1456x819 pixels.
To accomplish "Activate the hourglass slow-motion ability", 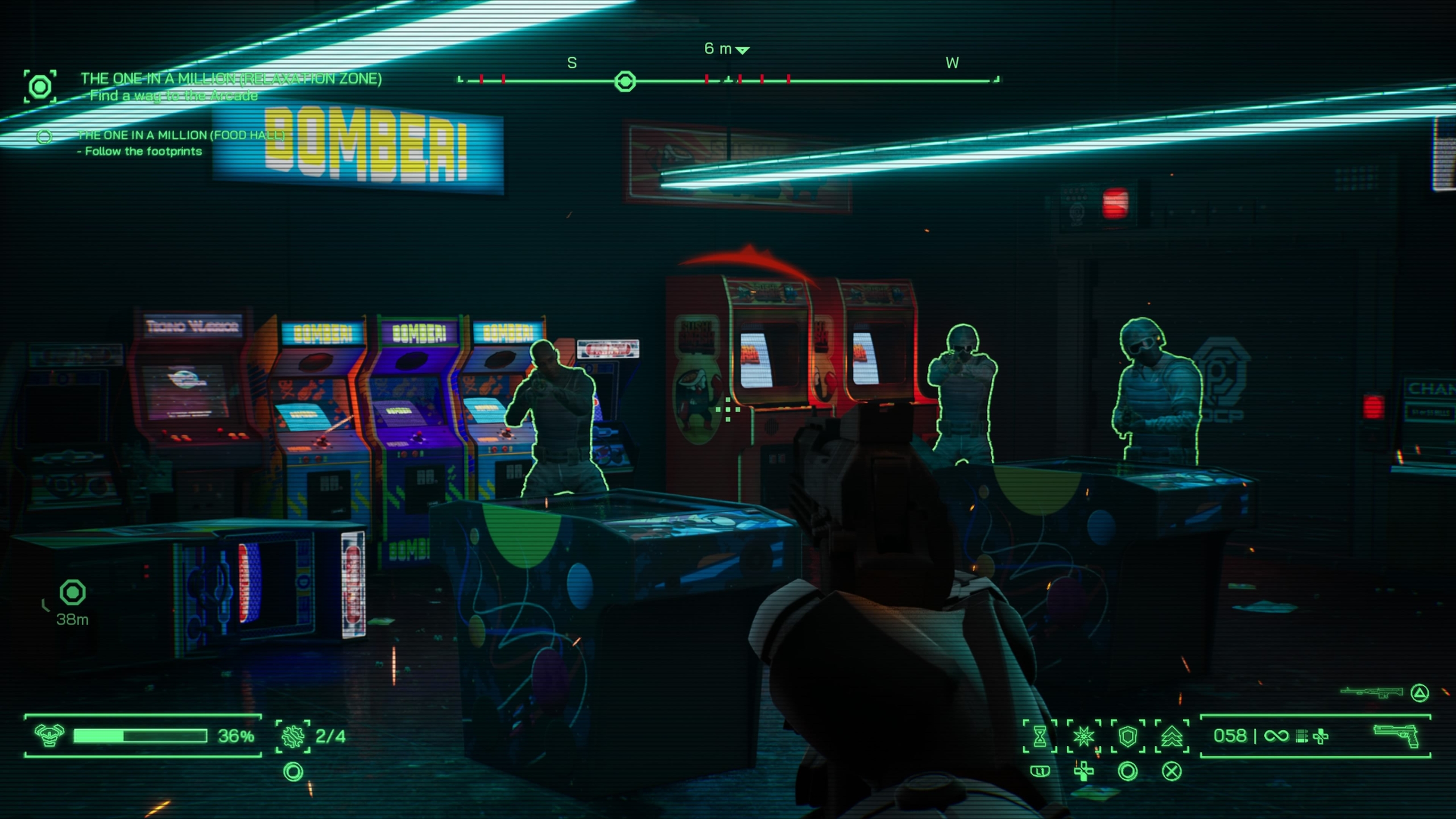I will (1040, 737).
